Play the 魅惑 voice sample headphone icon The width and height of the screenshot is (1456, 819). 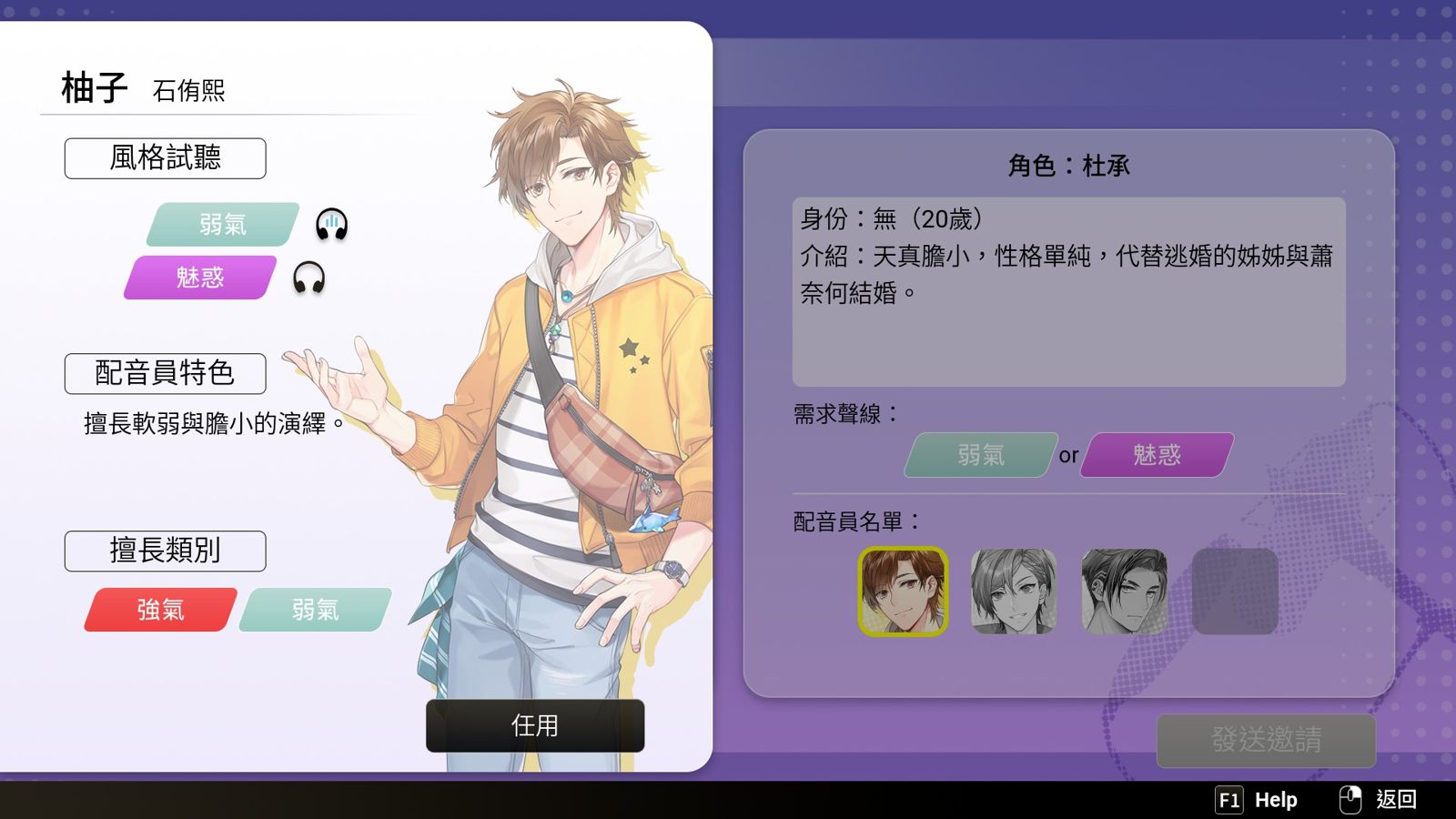point(308,278)
